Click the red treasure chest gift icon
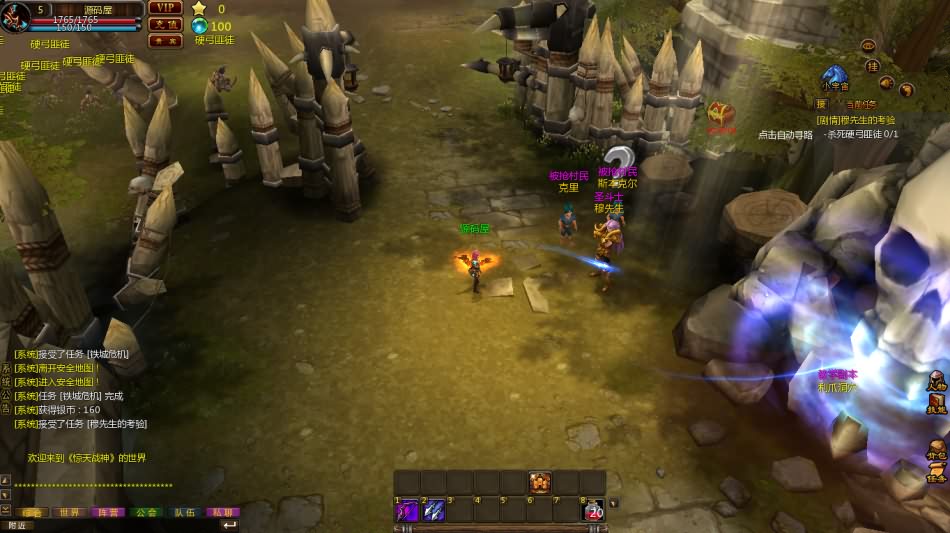 720,114
